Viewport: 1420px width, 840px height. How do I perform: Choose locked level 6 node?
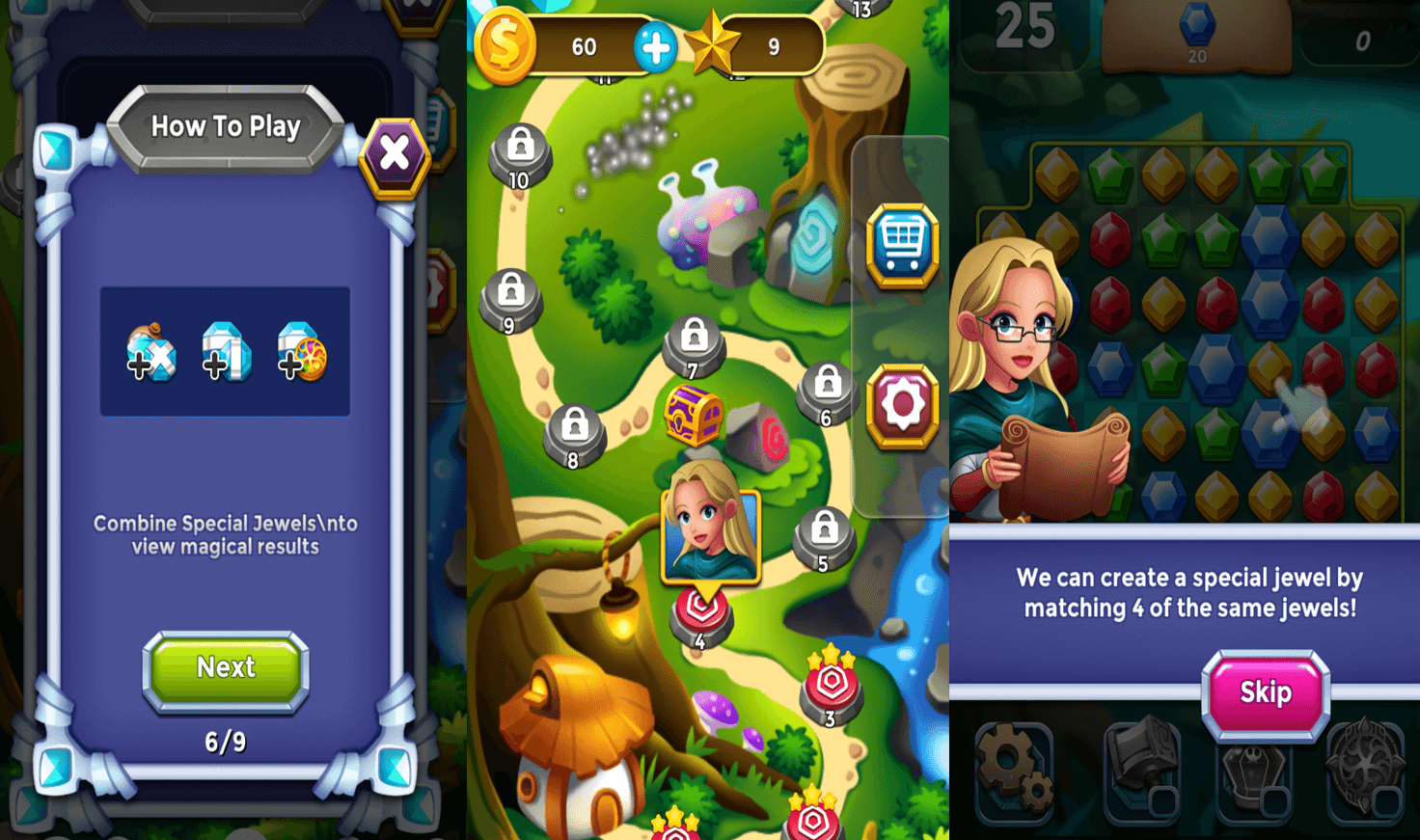[x=827, y=392]
